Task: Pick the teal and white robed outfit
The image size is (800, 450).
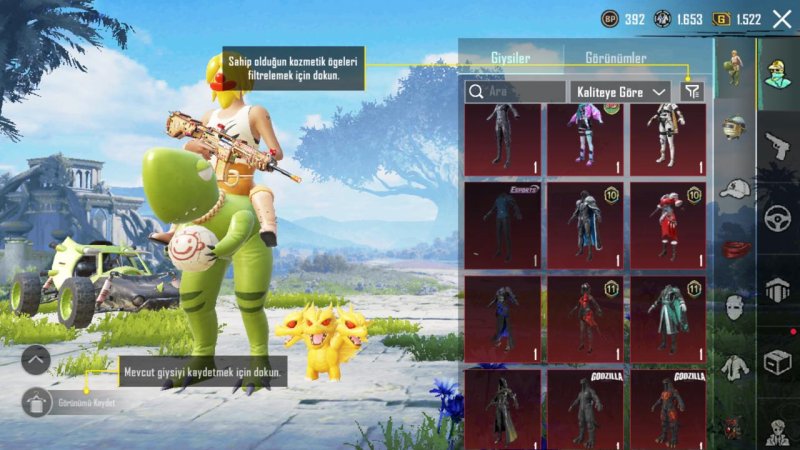Action: pyautogui.click(x=667, y=318)
